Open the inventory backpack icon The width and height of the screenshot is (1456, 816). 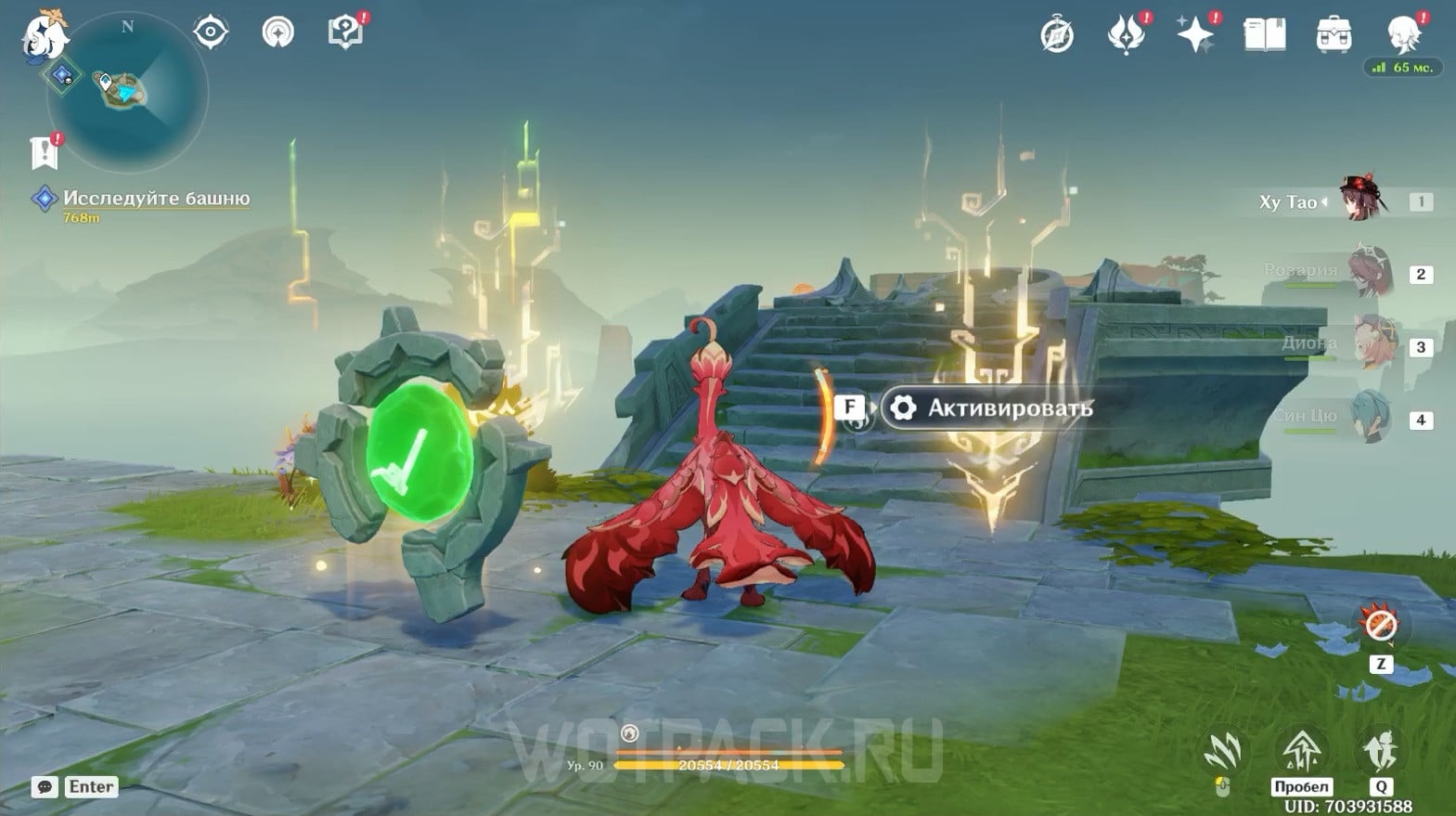tap(1334, 35)
